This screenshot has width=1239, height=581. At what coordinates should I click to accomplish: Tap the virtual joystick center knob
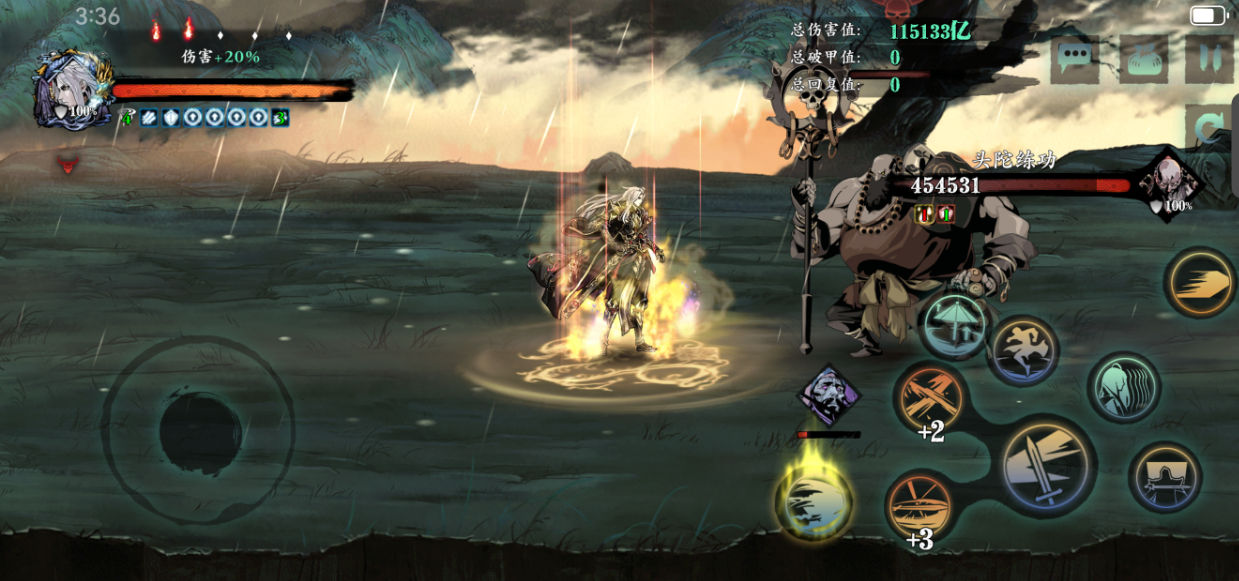coord(200,432)
